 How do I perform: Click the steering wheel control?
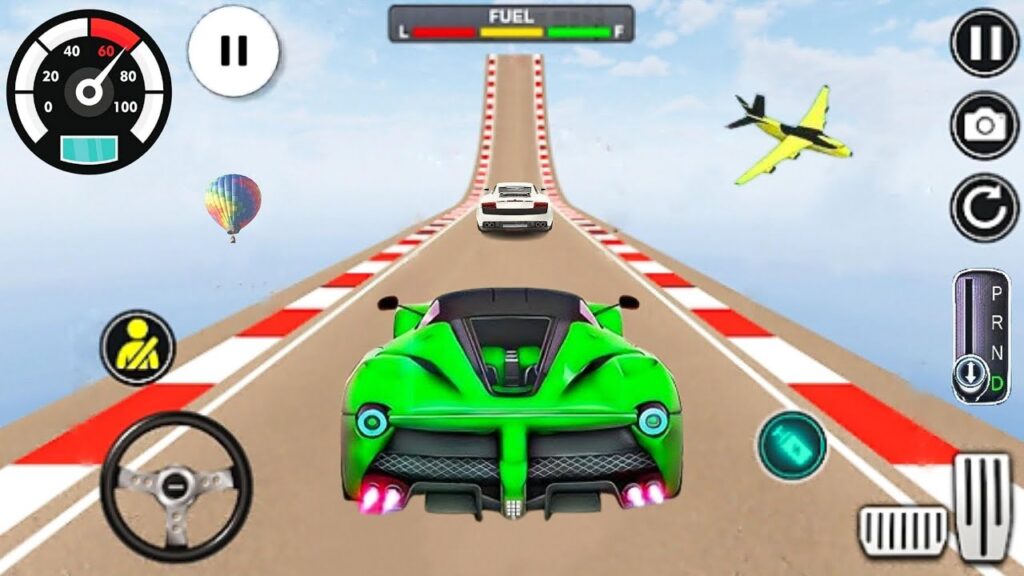[x=175, y=487]
